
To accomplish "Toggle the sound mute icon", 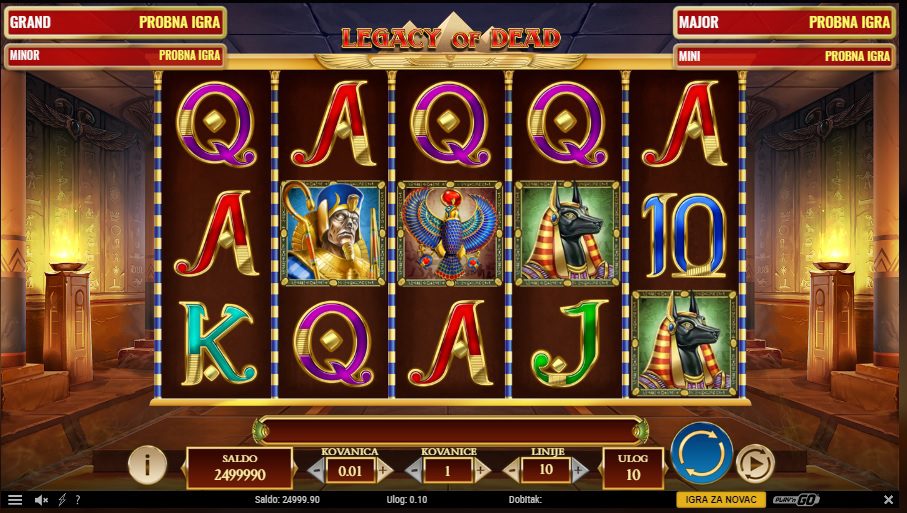I will [x=42, y=499].
